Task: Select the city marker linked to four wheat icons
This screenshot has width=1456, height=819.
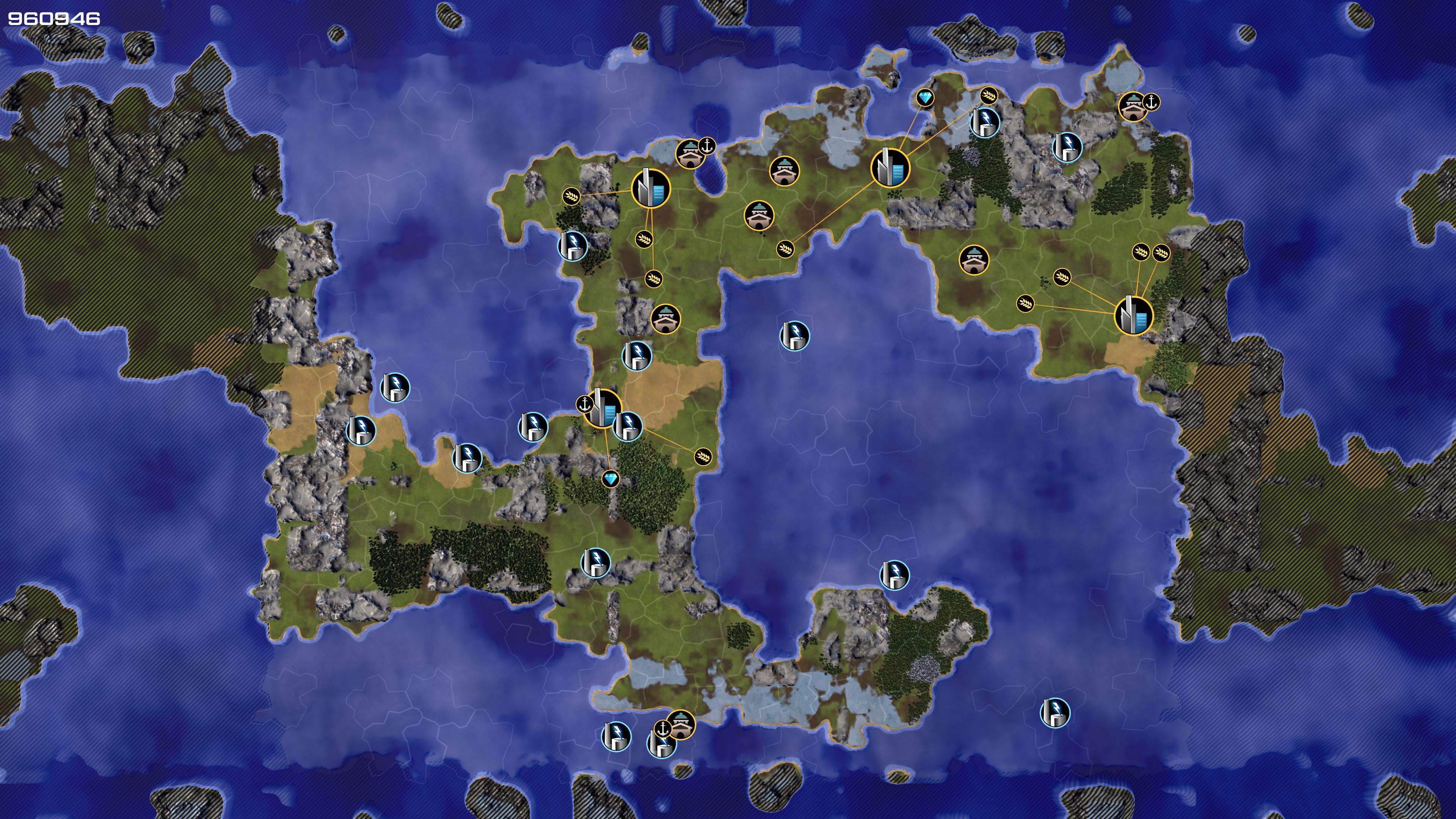Action: [x=1133, y=315]
